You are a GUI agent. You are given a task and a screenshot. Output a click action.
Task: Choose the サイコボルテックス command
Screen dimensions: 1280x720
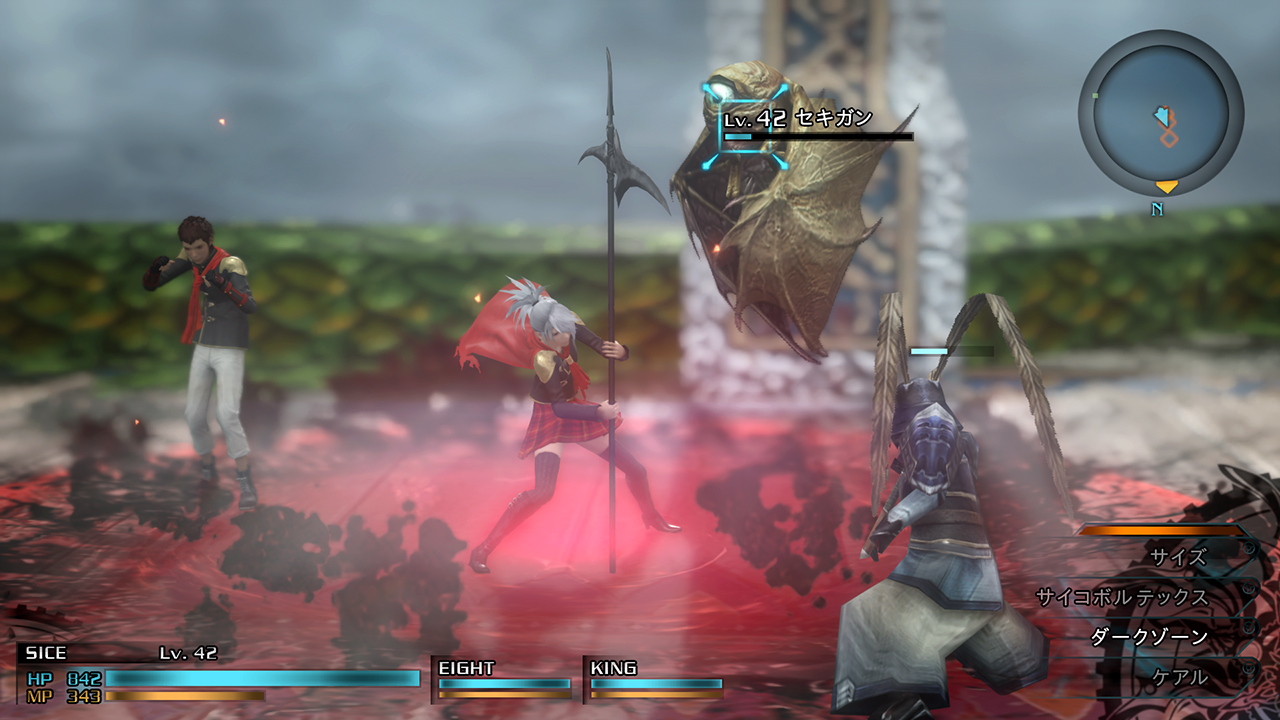coord(1122,597)
